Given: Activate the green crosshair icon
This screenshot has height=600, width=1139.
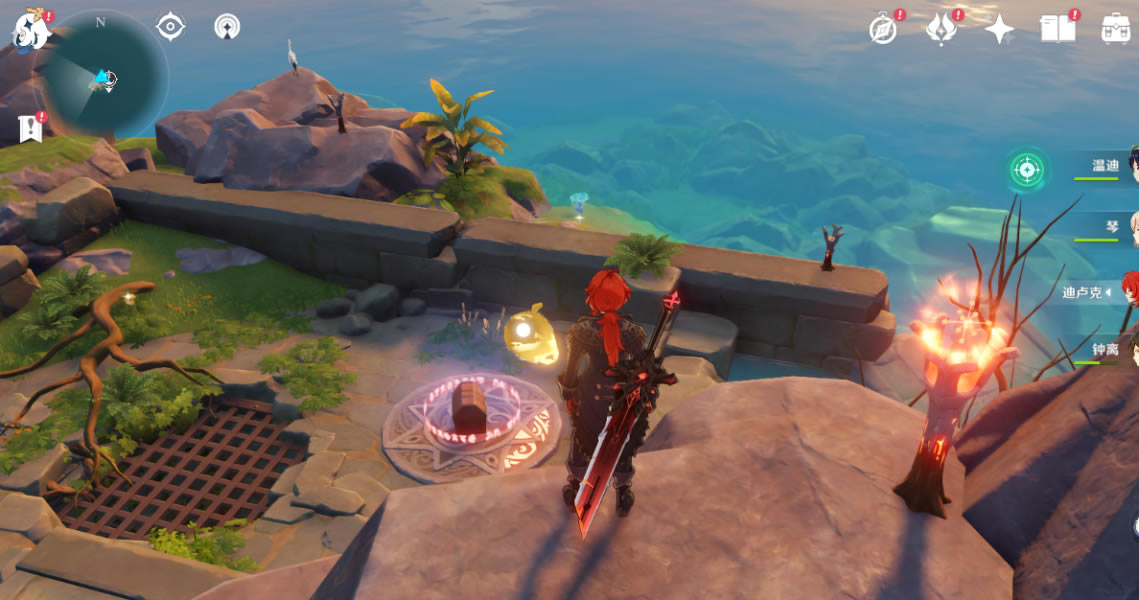Looking at the screenshot, I should click(x=1026, y=170).
